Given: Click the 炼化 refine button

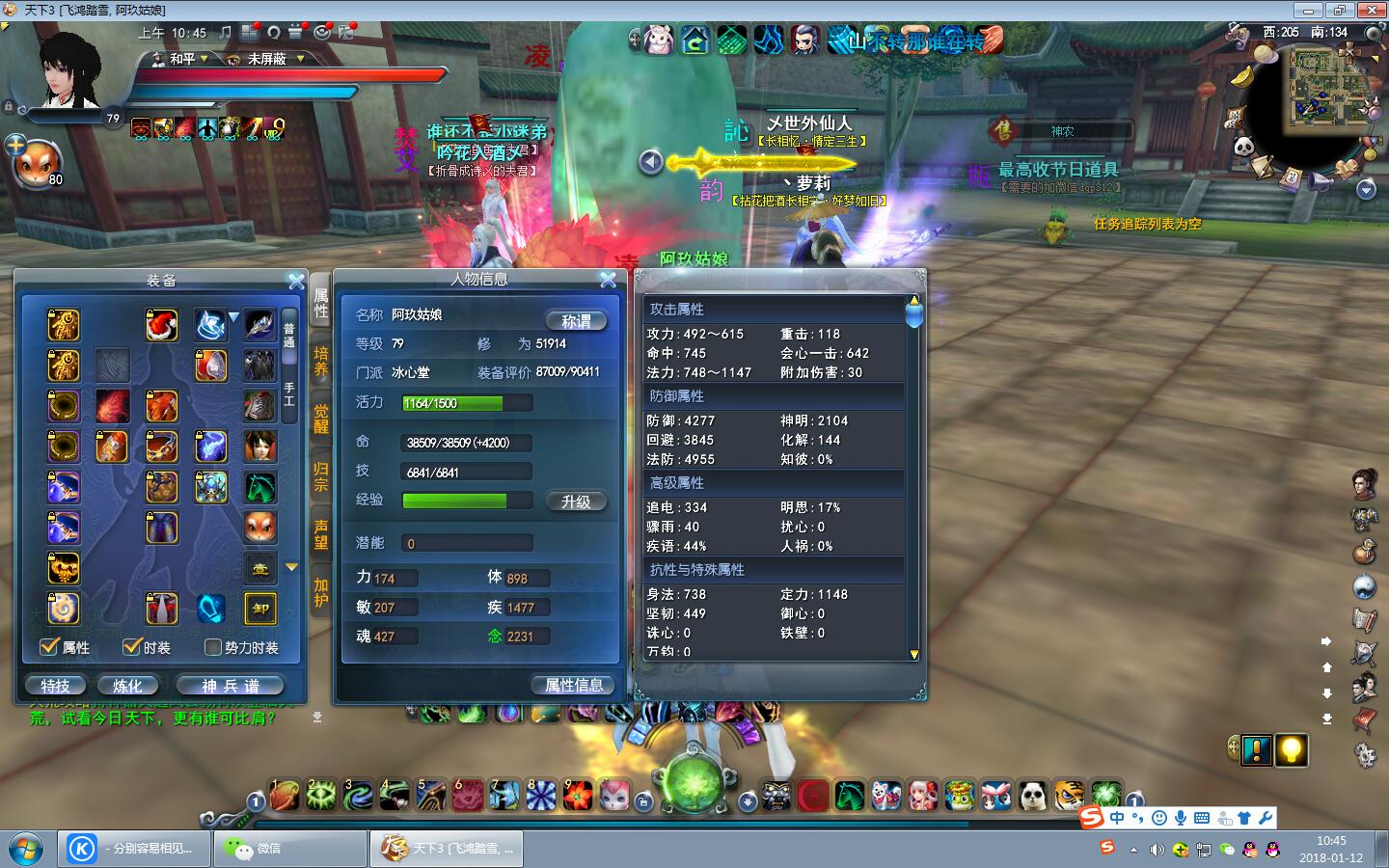Looking at the screenshot, I should (127, 686).
